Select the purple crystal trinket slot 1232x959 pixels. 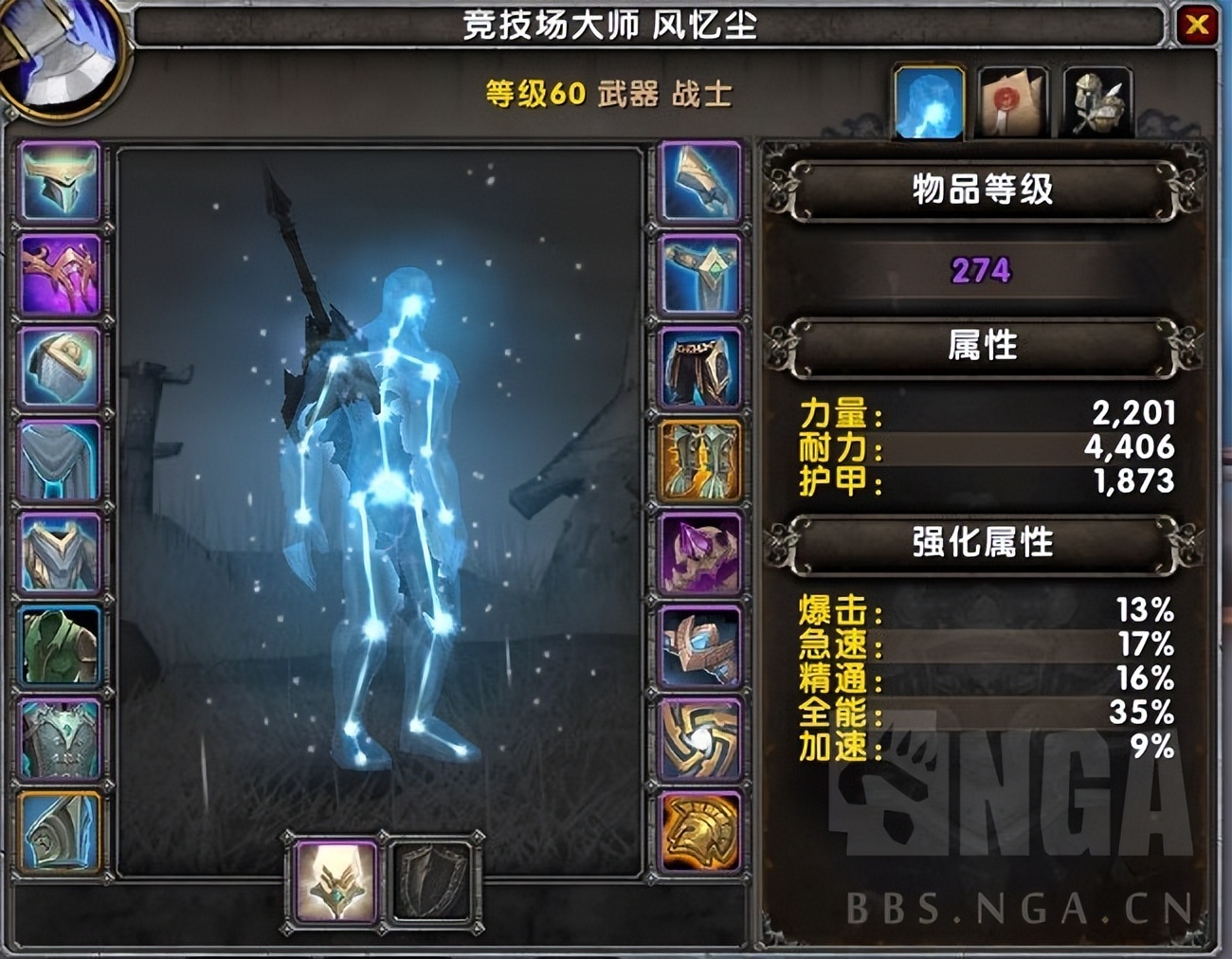(x=699, y=554)
